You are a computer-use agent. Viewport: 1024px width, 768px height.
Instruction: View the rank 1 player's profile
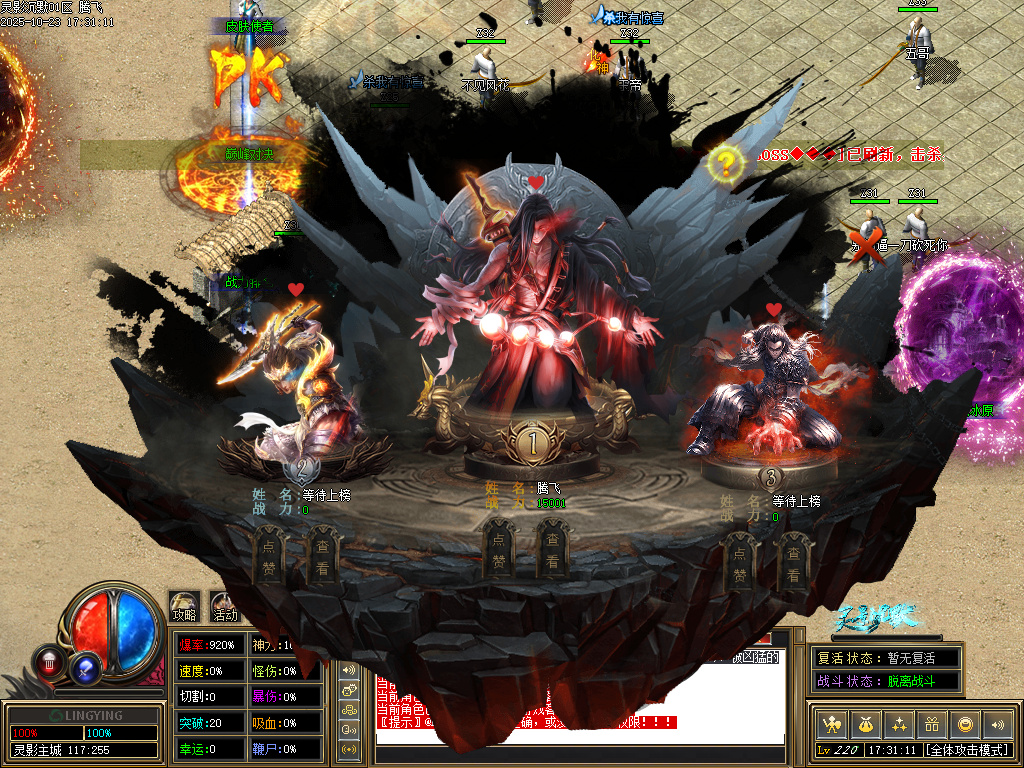[x=553, y=551]
